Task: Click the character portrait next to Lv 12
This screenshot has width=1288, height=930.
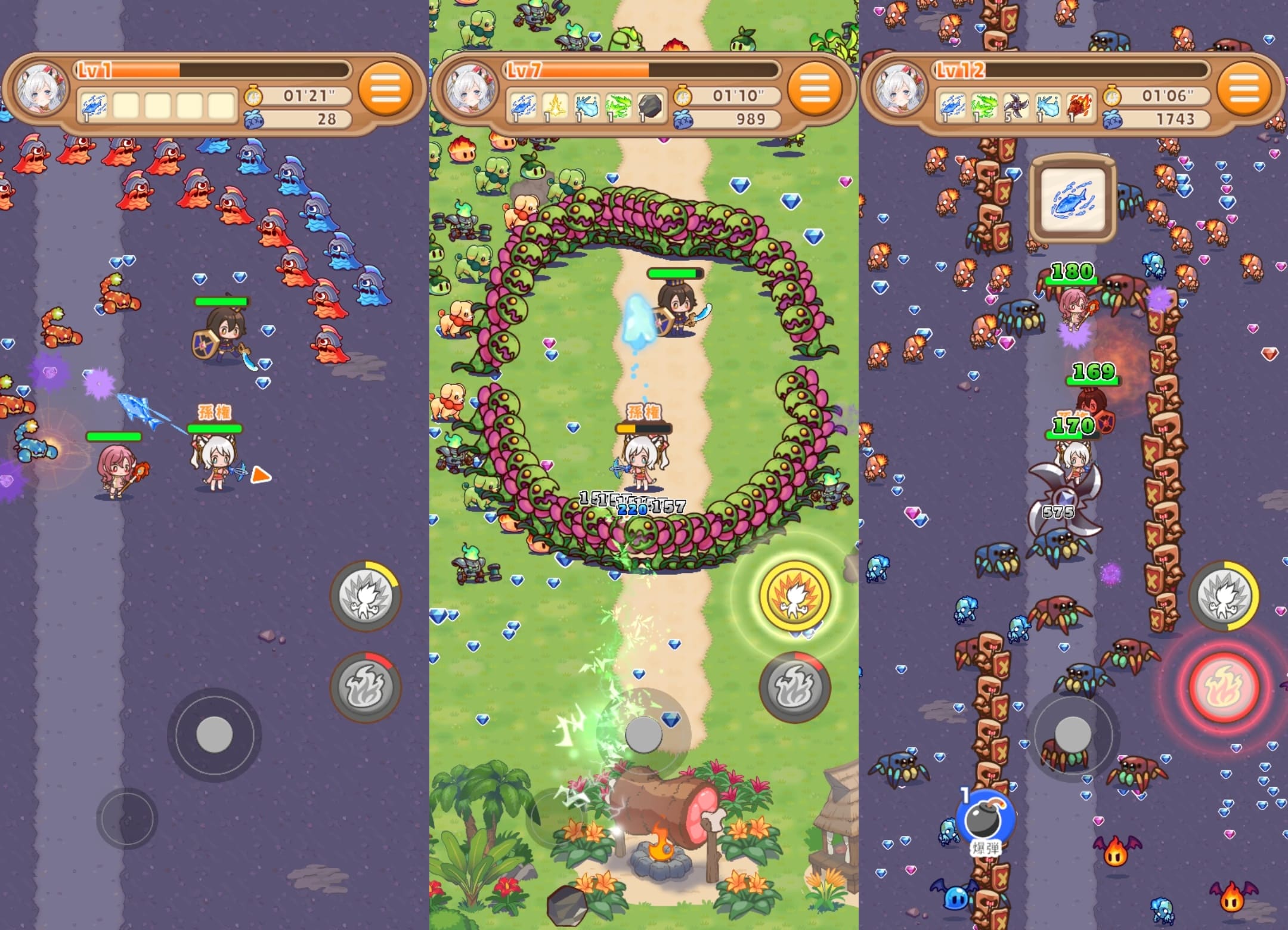Action: (900, 89)
